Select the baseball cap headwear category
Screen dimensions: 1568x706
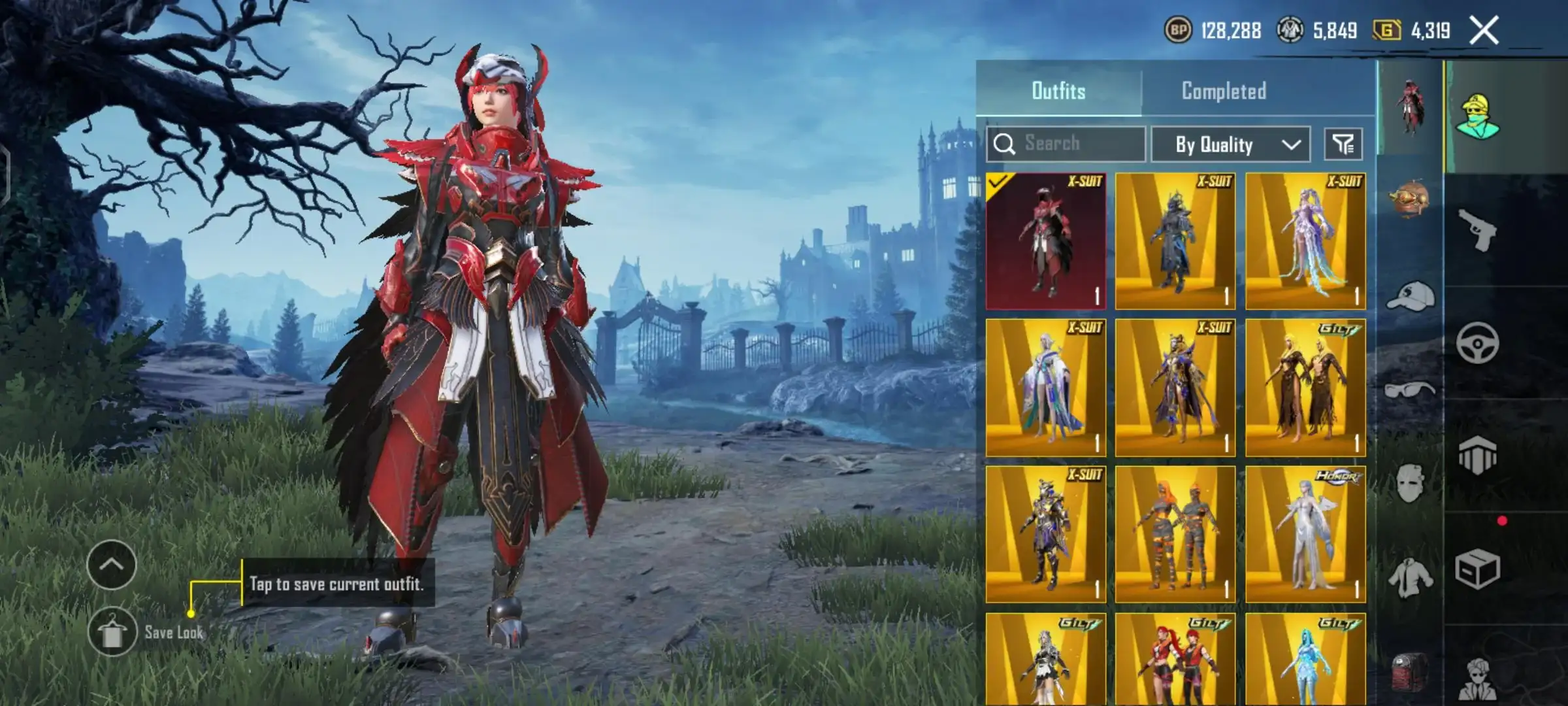[1410, 297]
